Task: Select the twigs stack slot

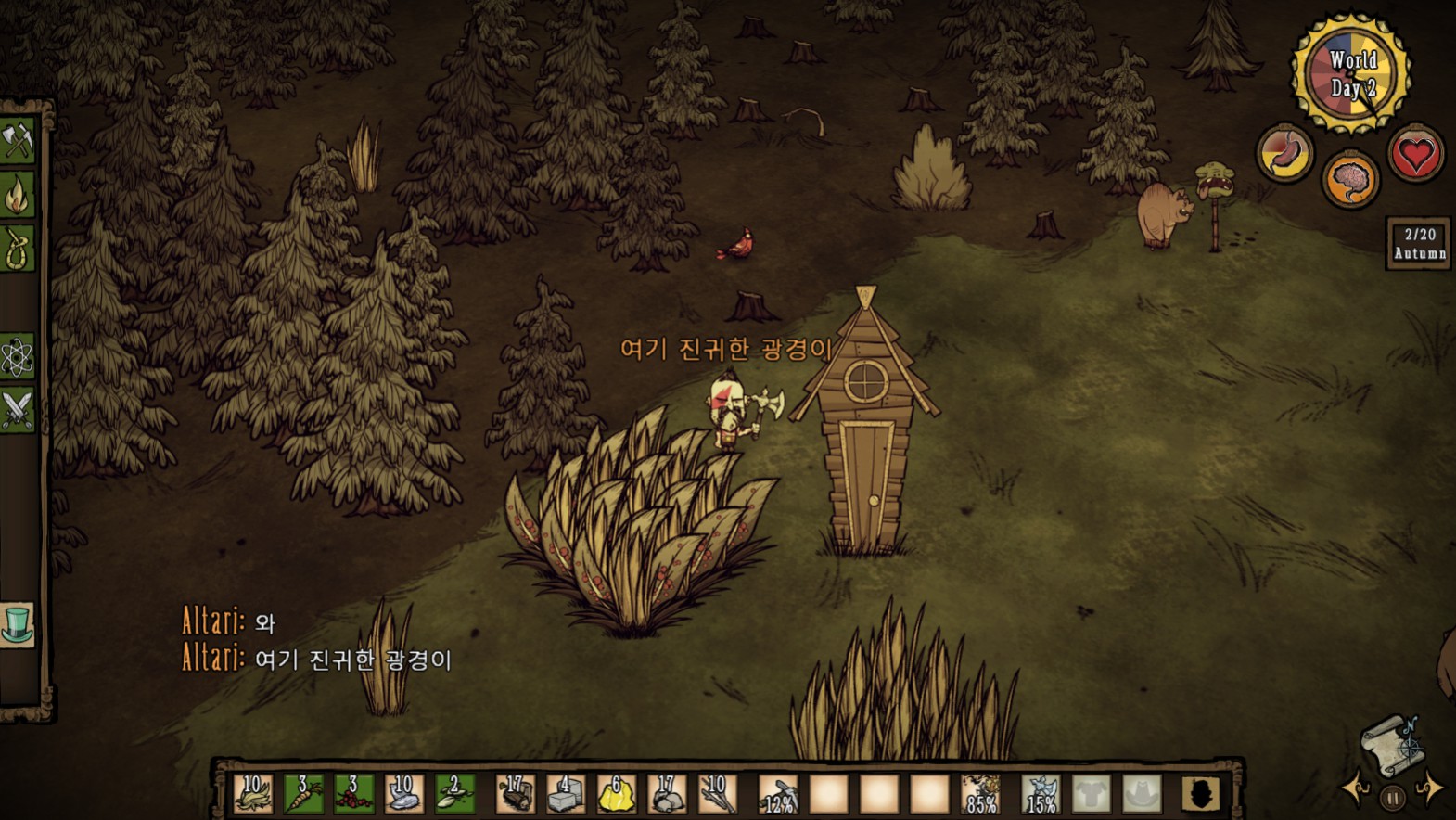Action: pyautogui.click(x=716, y=795)
